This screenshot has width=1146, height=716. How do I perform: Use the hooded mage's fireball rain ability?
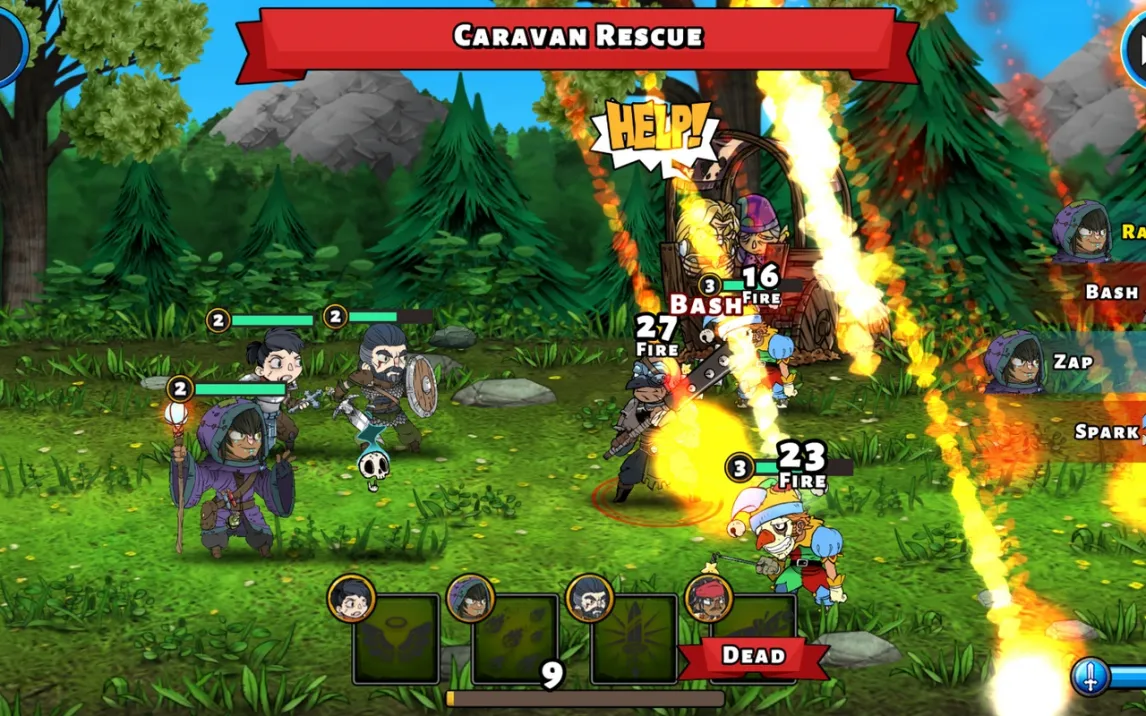[x=515, y=640]
